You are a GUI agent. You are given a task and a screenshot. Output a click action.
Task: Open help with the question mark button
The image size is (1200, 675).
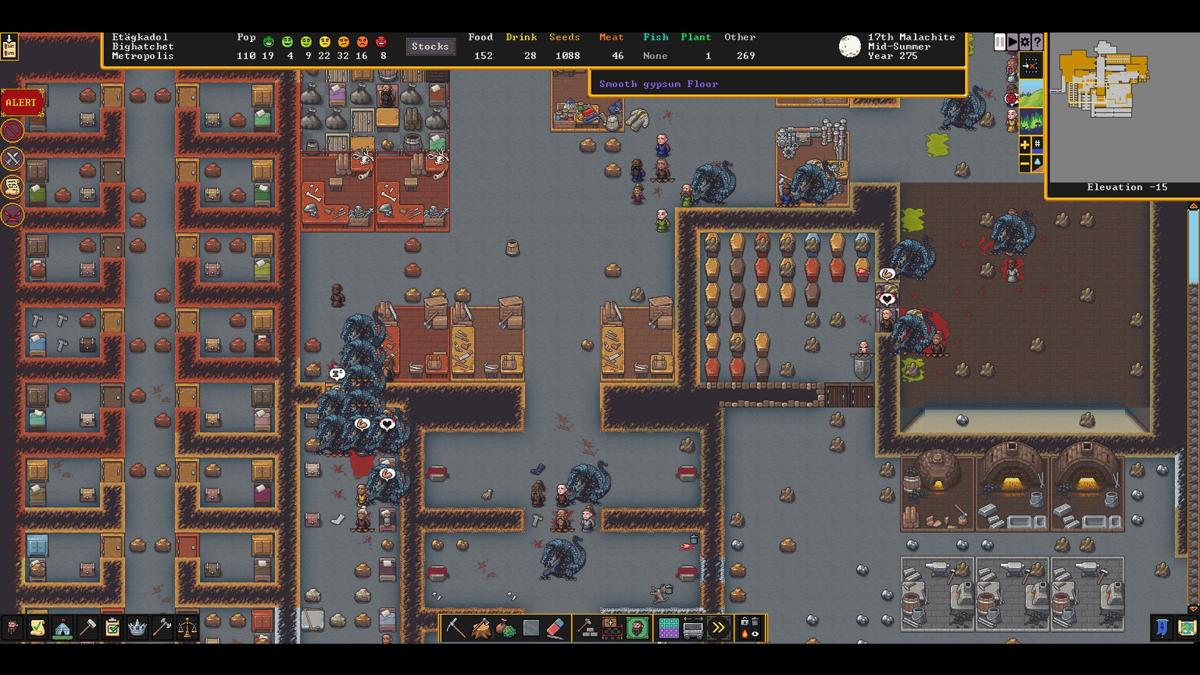coord(1038,42)
